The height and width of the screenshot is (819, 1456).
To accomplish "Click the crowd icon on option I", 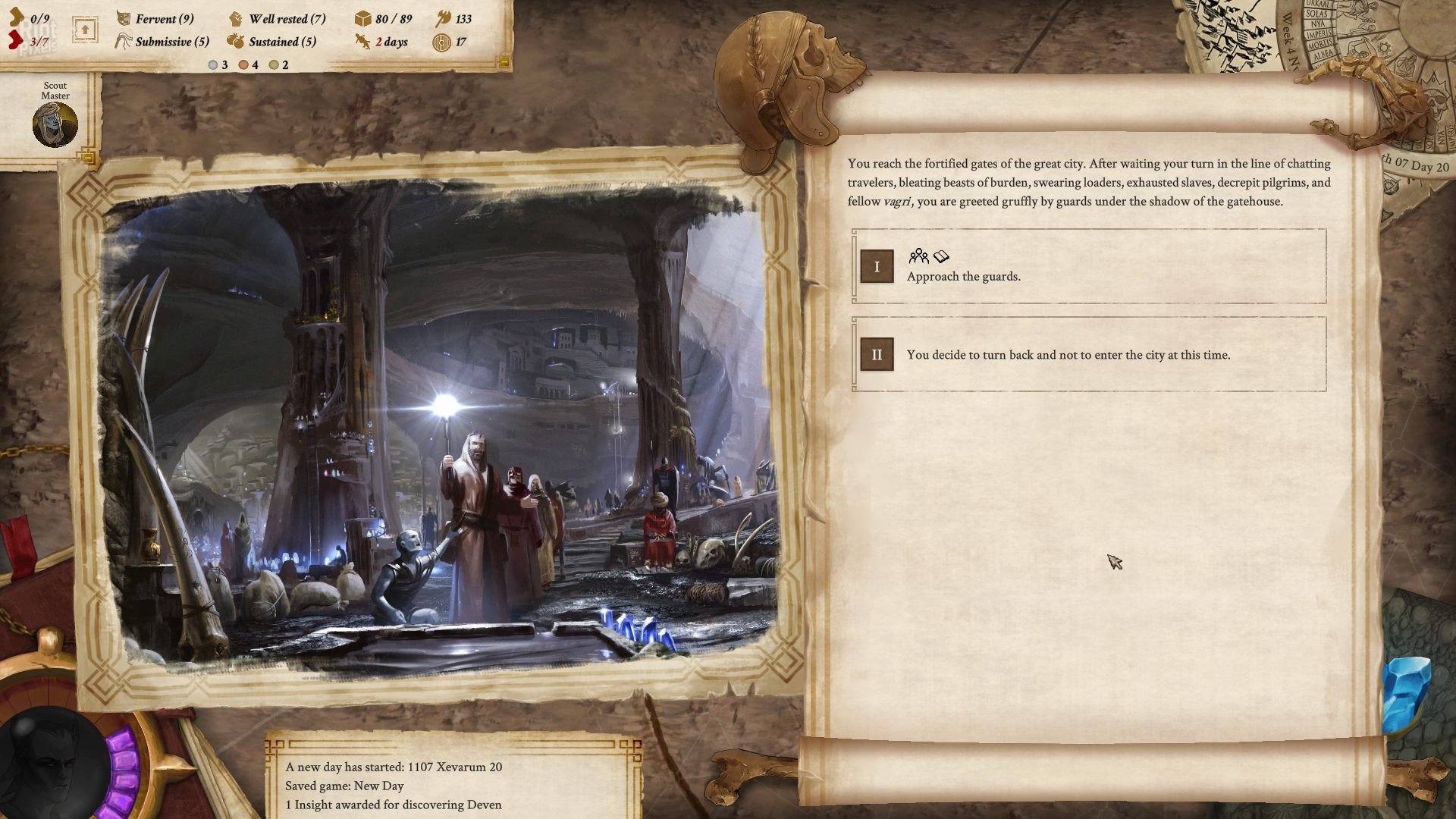I will pyautogui.click(x=920, y=258).
